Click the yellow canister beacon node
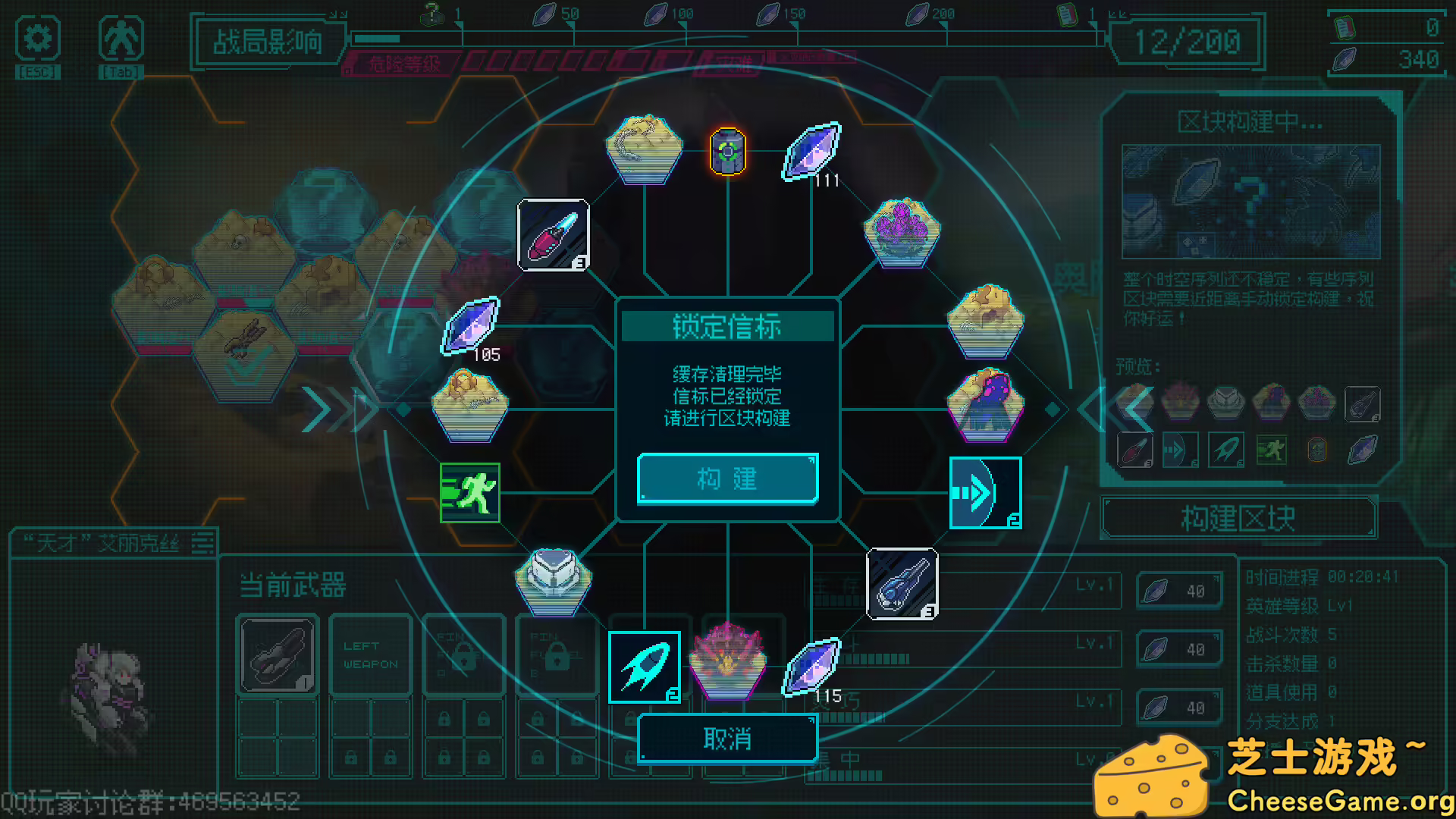Viewport: 1456px width, 819px height. coord(726,151)
